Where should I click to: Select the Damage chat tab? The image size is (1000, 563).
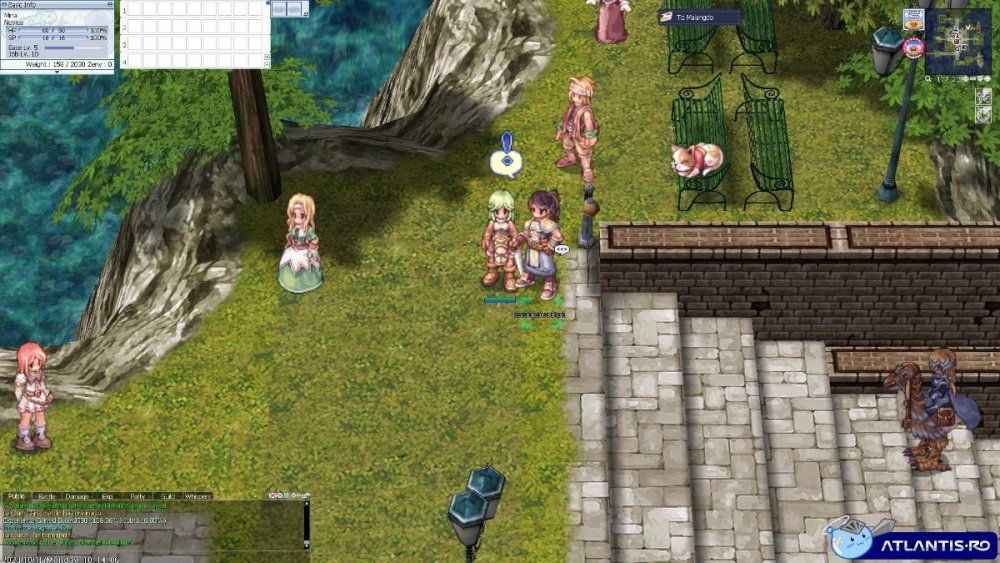pyautogui.click(x=77, y=496)
